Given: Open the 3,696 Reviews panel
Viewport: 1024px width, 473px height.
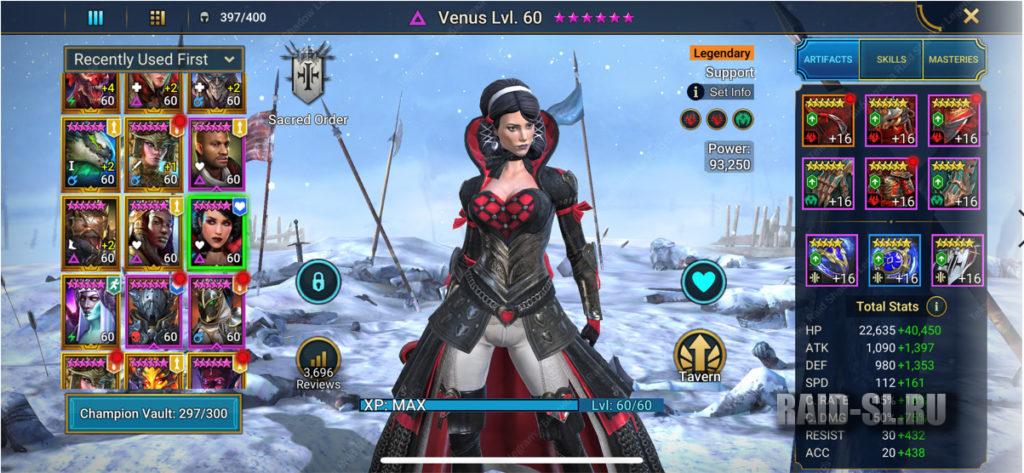Looking at the screenshot, I should pos(318,364).
